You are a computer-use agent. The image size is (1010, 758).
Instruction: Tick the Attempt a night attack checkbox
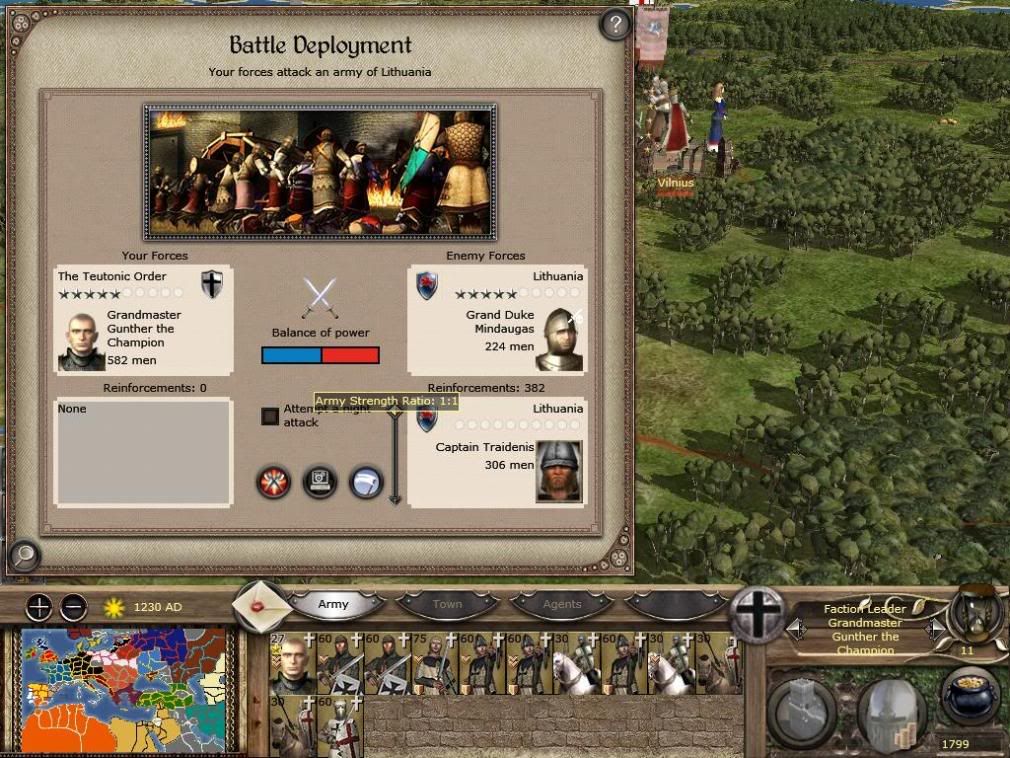pyautogui.click(x=270, y=416)
